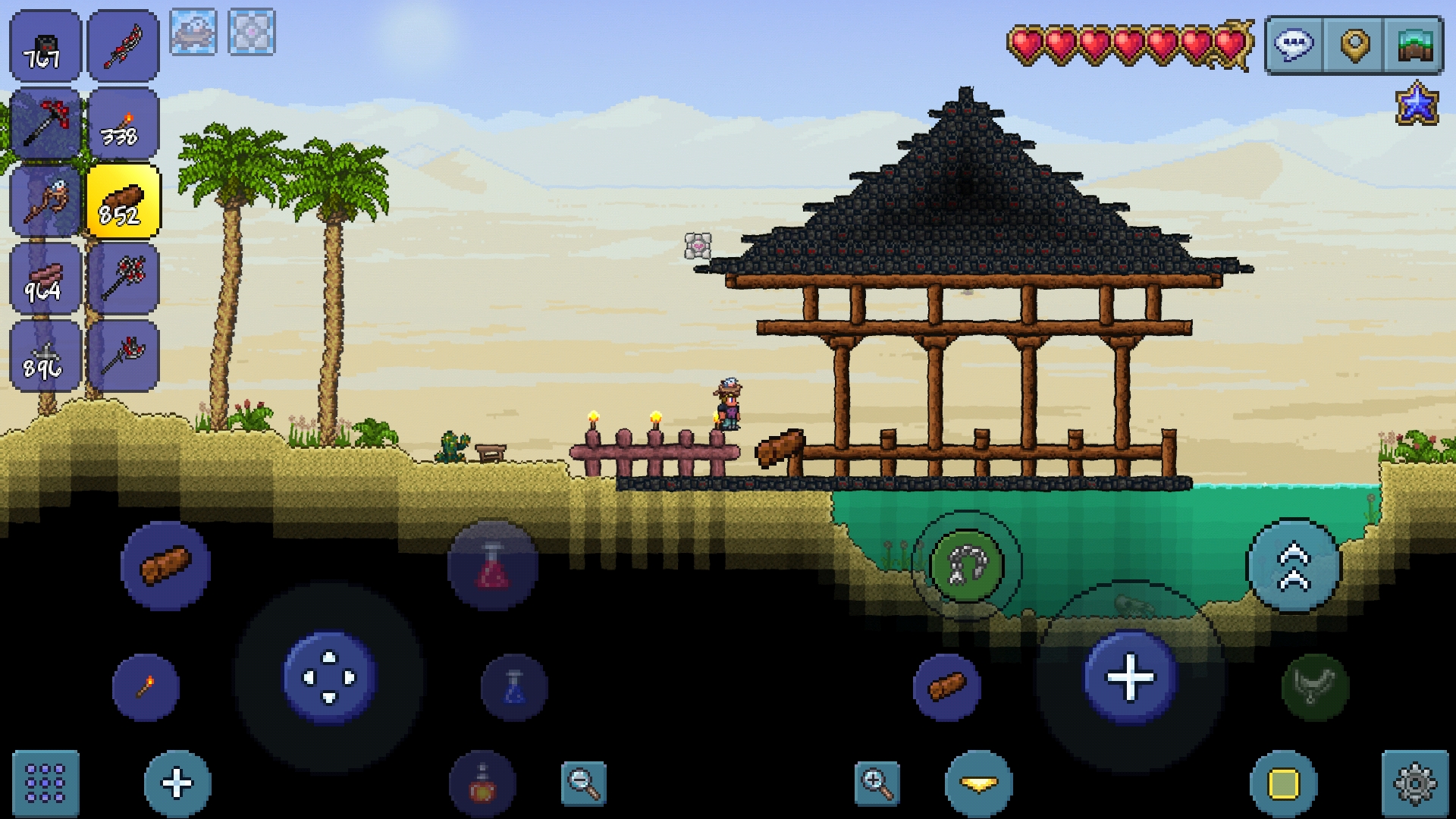Screen dimensions: 1456x819
Task: Use the red healing potion quick button
Action: click(493, 566)
